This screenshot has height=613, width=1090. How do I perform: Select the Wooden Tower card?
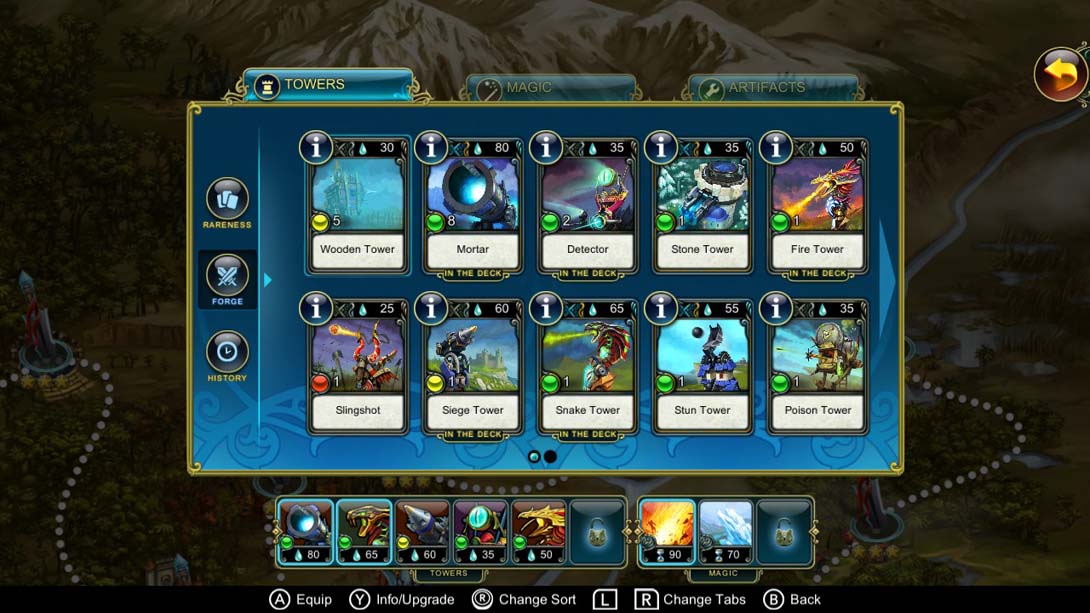point(358,207)
